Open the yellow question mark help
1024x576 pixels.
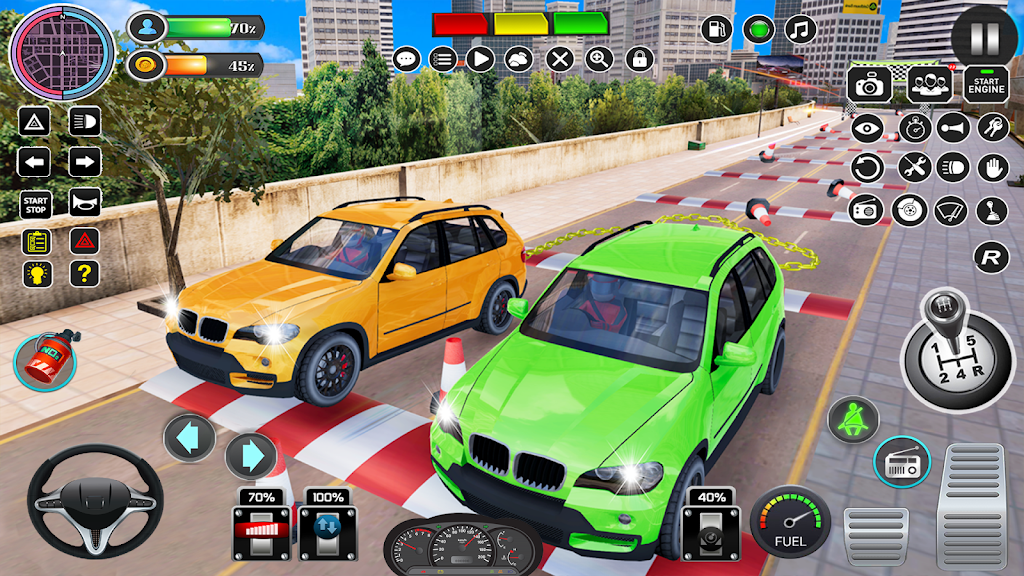pos(85,273)
